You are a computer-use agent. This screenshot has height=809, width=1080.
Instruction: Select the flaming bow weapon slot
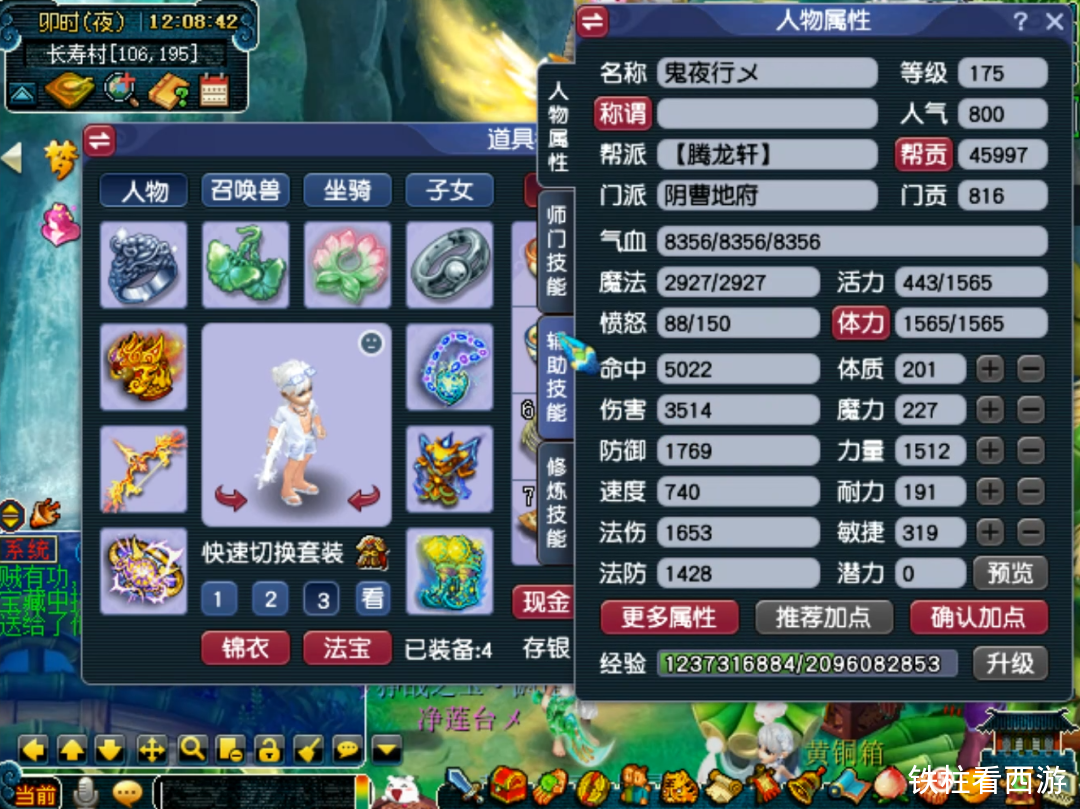pyautogui.click(x=143, y=468)
